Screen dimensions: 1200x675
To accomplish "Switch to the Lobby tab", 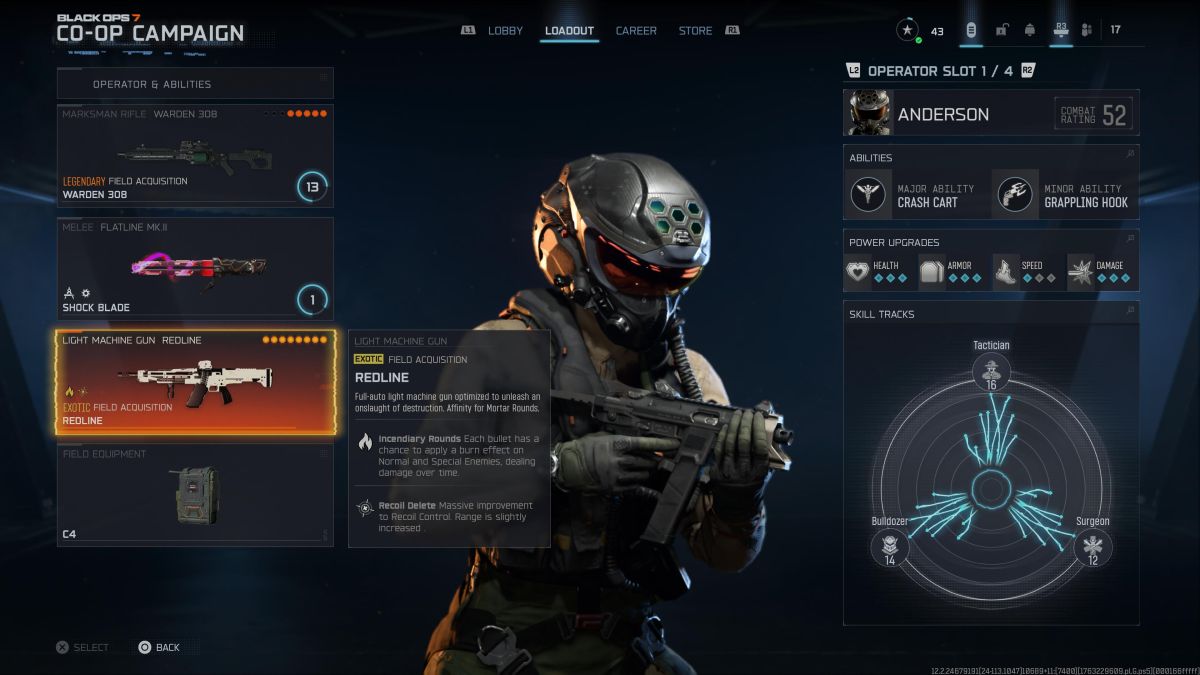I will coord(505,31).
